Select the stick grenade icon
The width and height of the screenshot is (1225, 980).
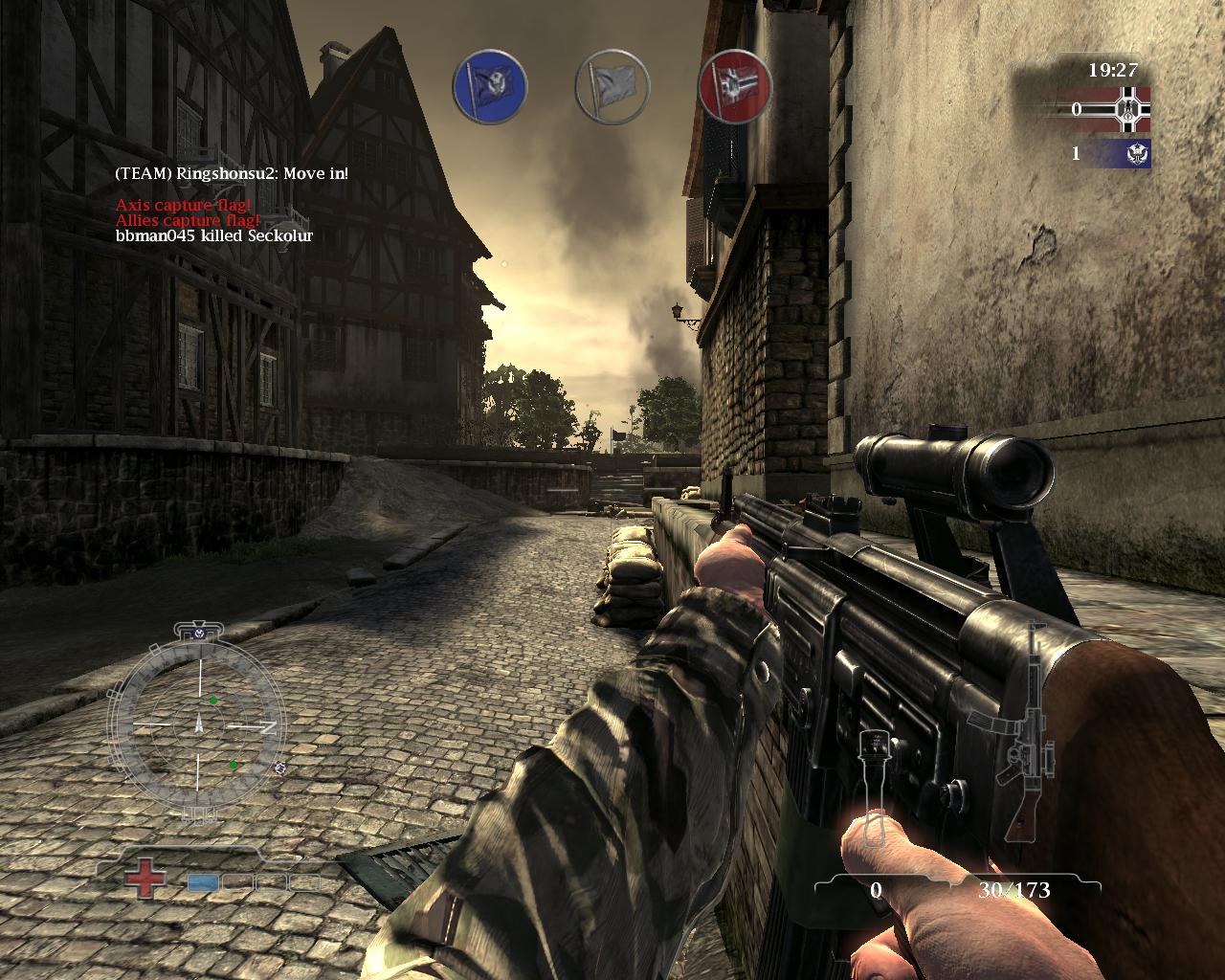(x=873, y=788)
